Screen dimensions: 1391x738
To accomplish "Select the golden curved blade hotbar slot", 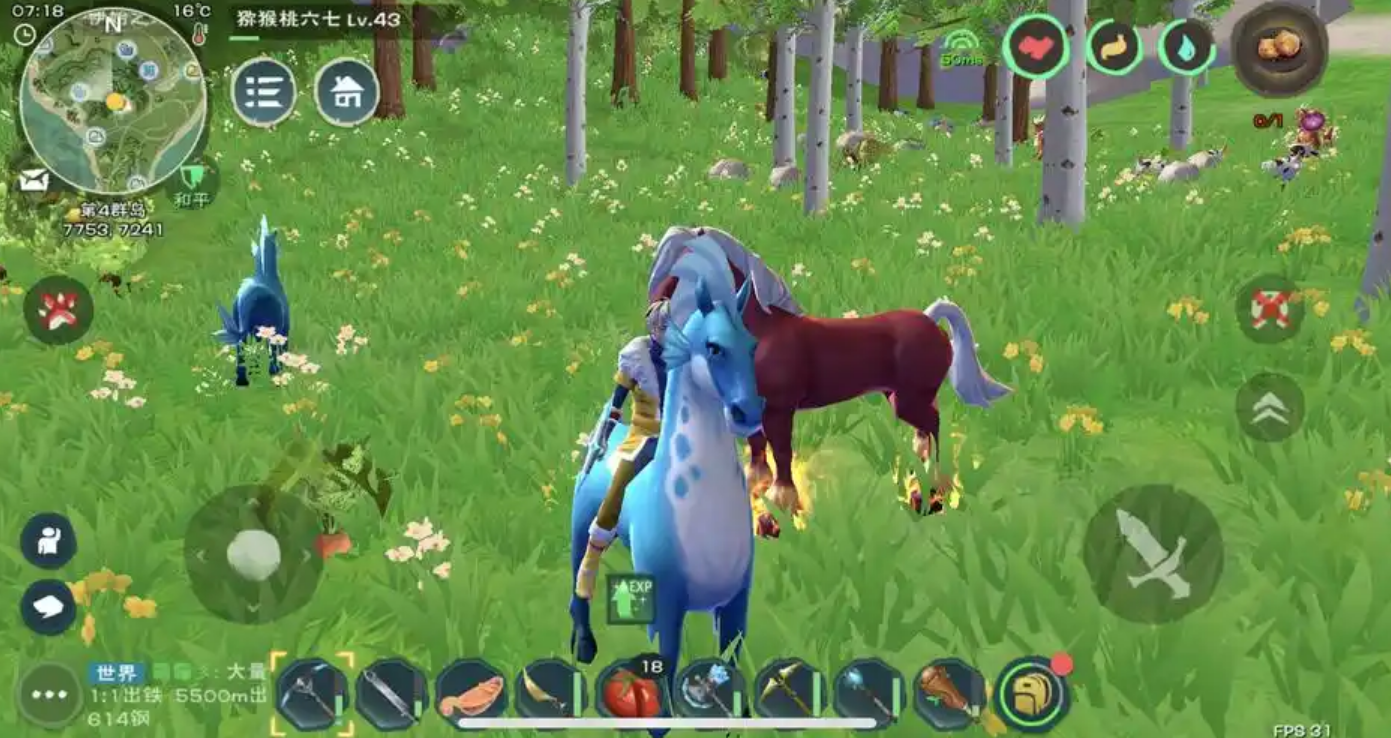I will click(551, 692).
